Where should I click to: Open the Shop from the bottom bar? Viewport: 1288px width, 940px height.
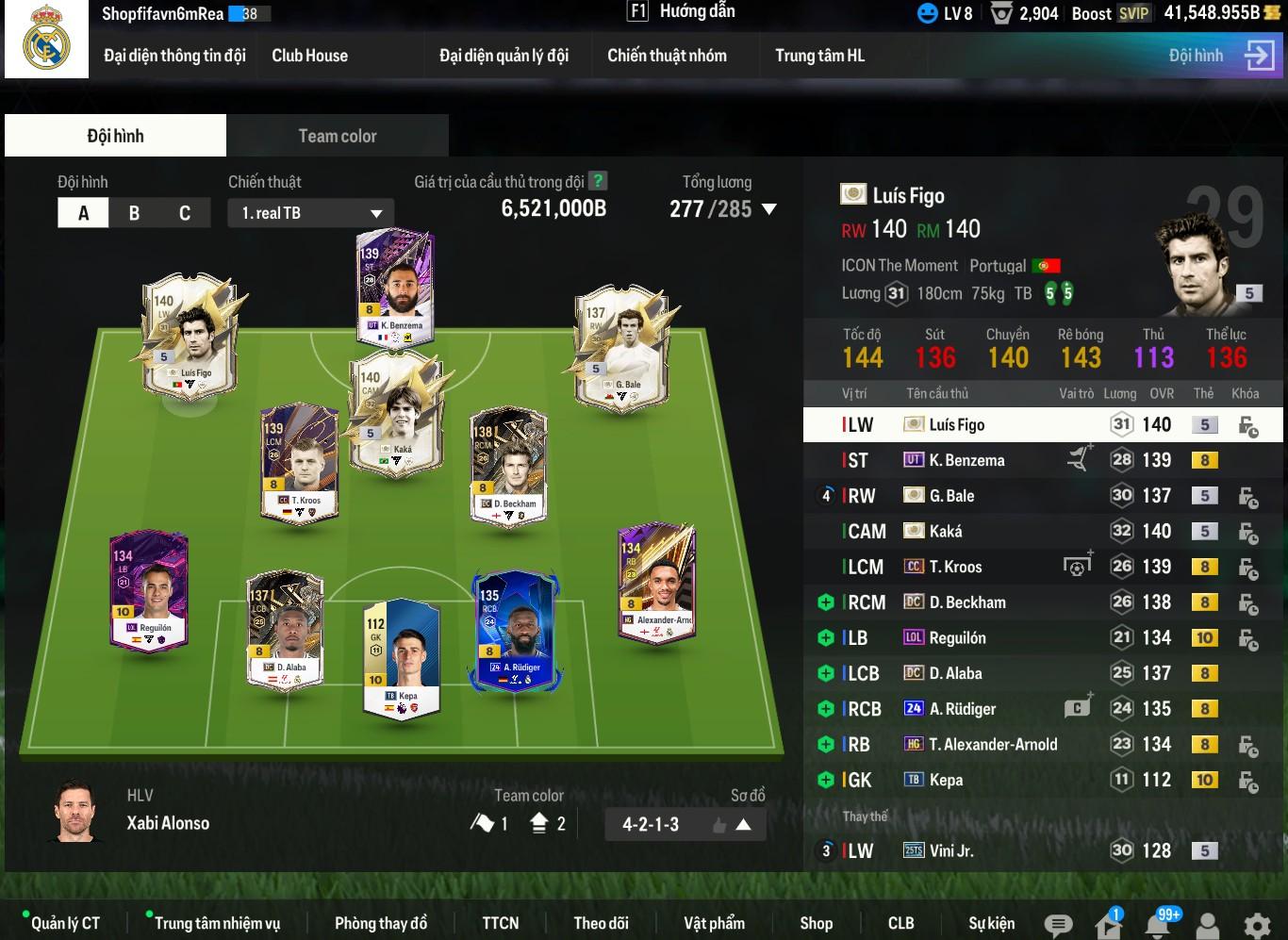pyautogui.click(x=816, y=923)
